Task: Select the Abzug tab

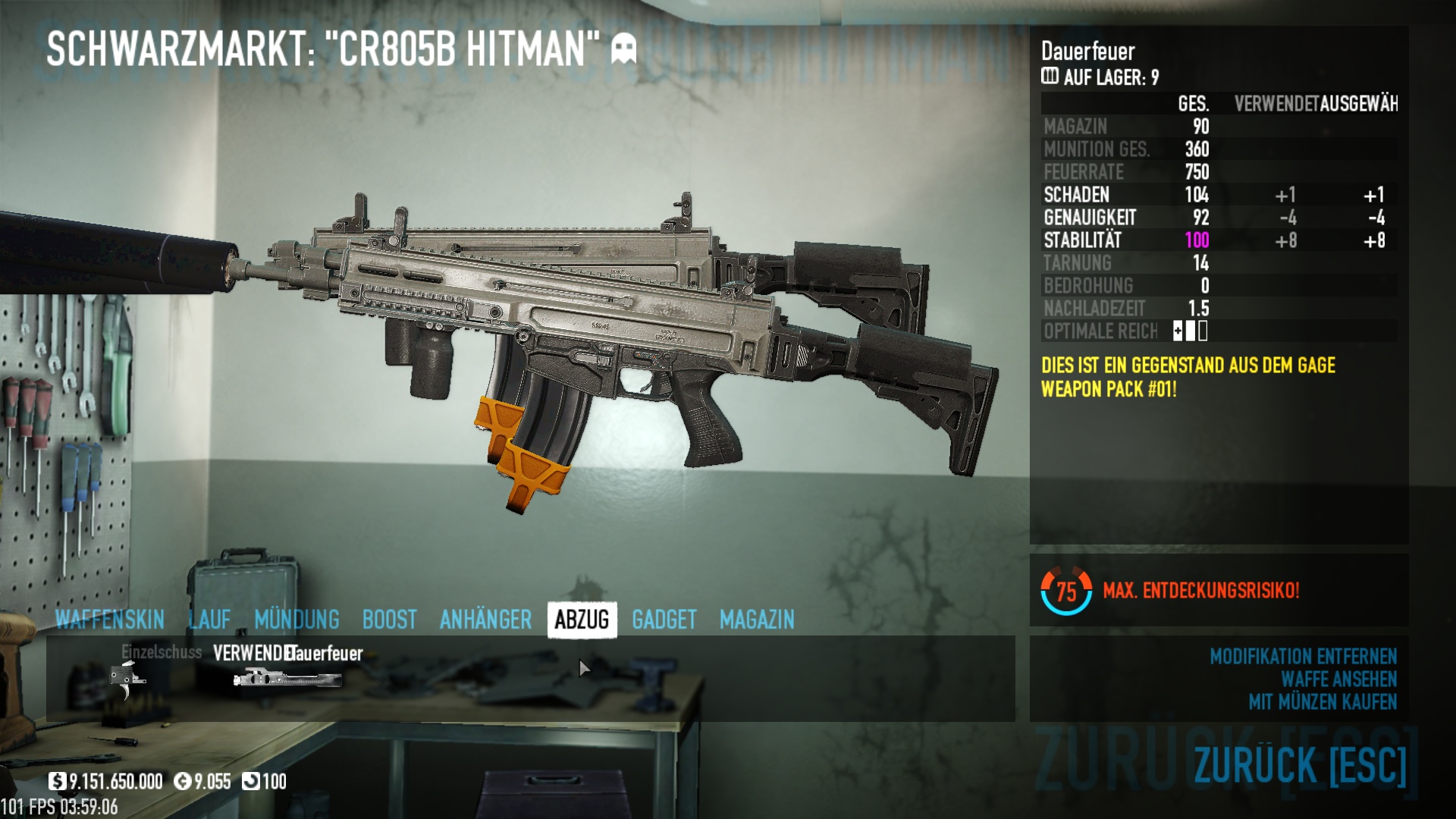Action: (582, 620)
